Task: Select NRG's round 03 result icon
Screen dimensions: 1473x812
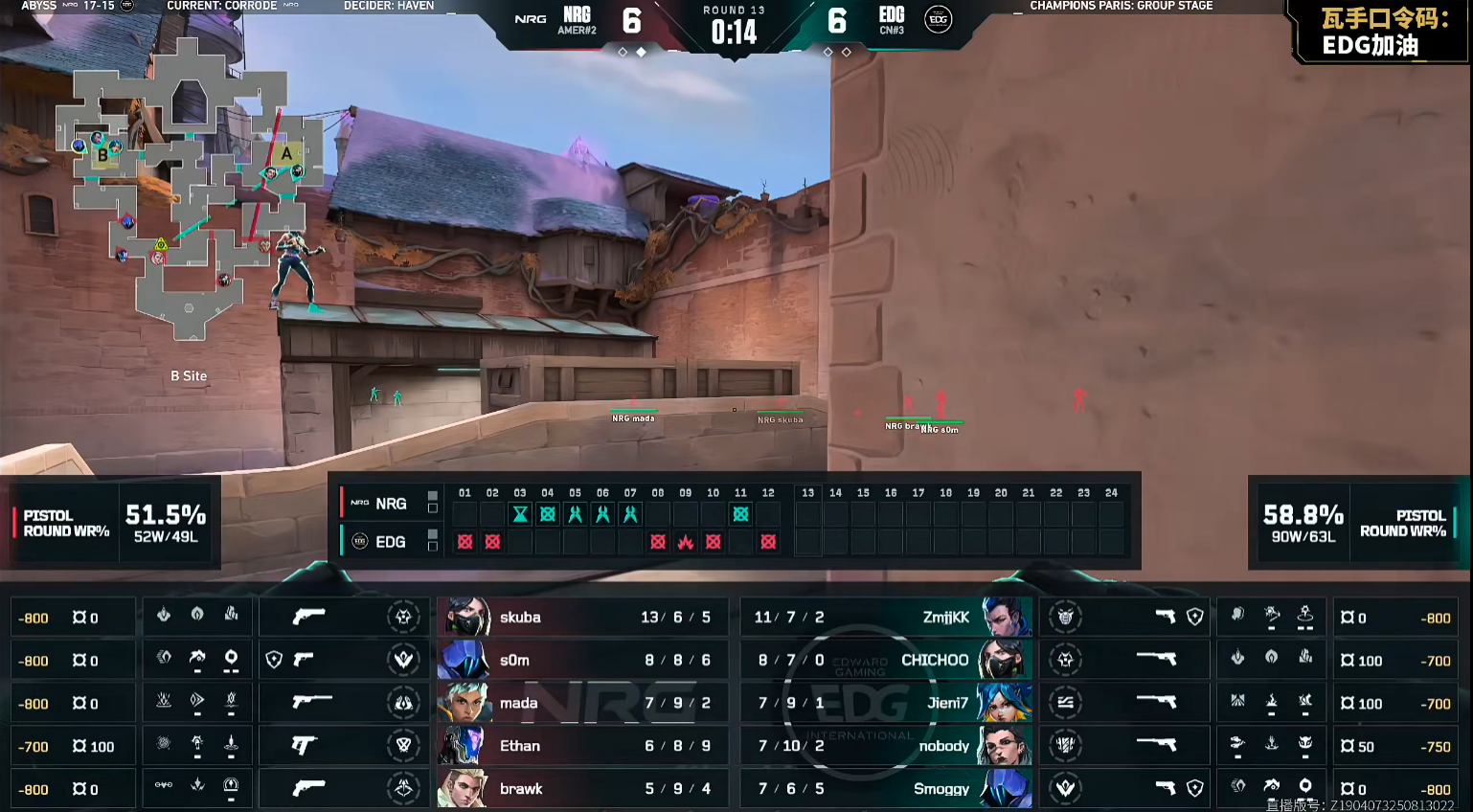Action: click(x=520, y=514)
